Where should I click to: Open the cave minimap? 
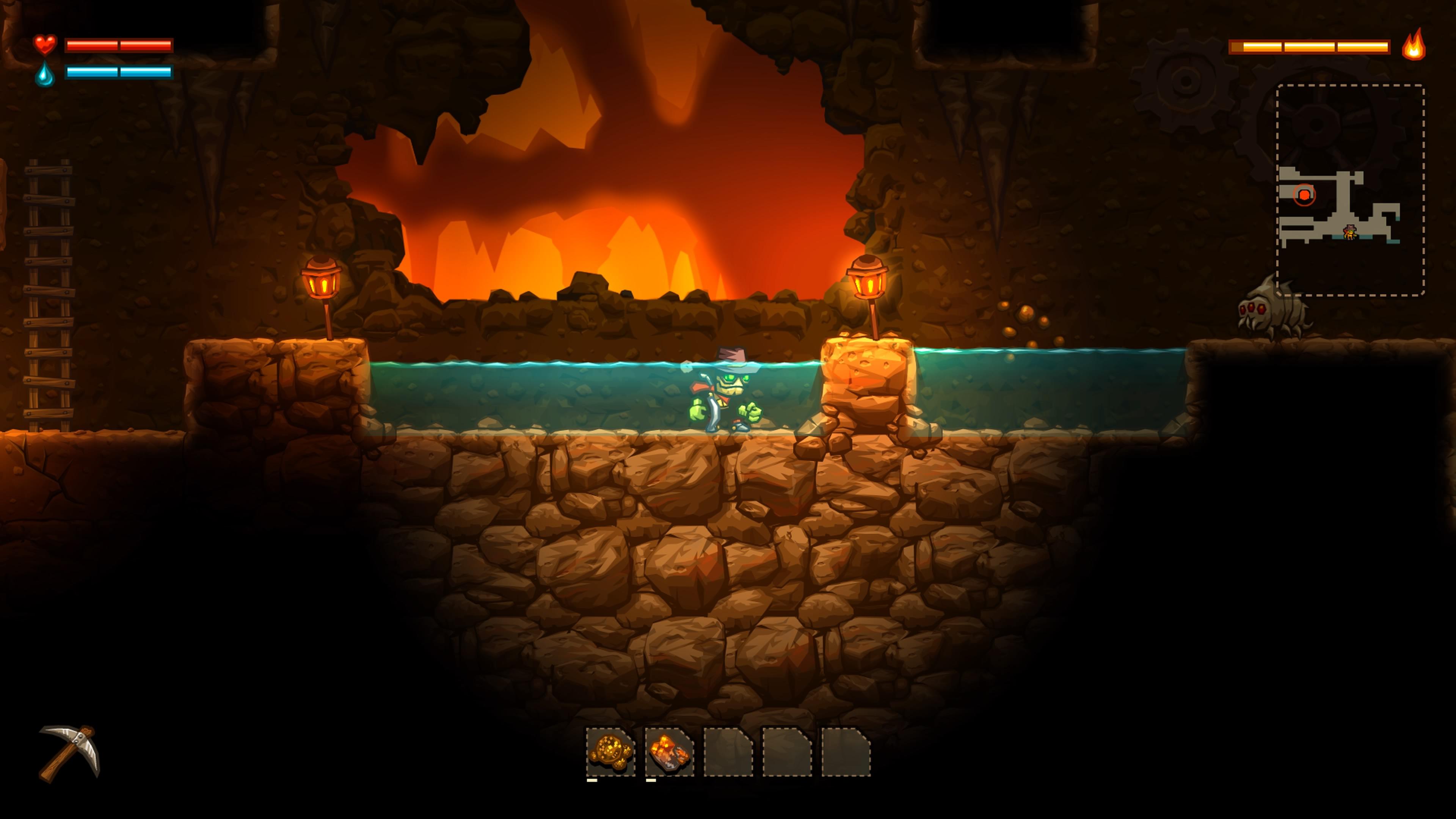tap(1350, 190)
